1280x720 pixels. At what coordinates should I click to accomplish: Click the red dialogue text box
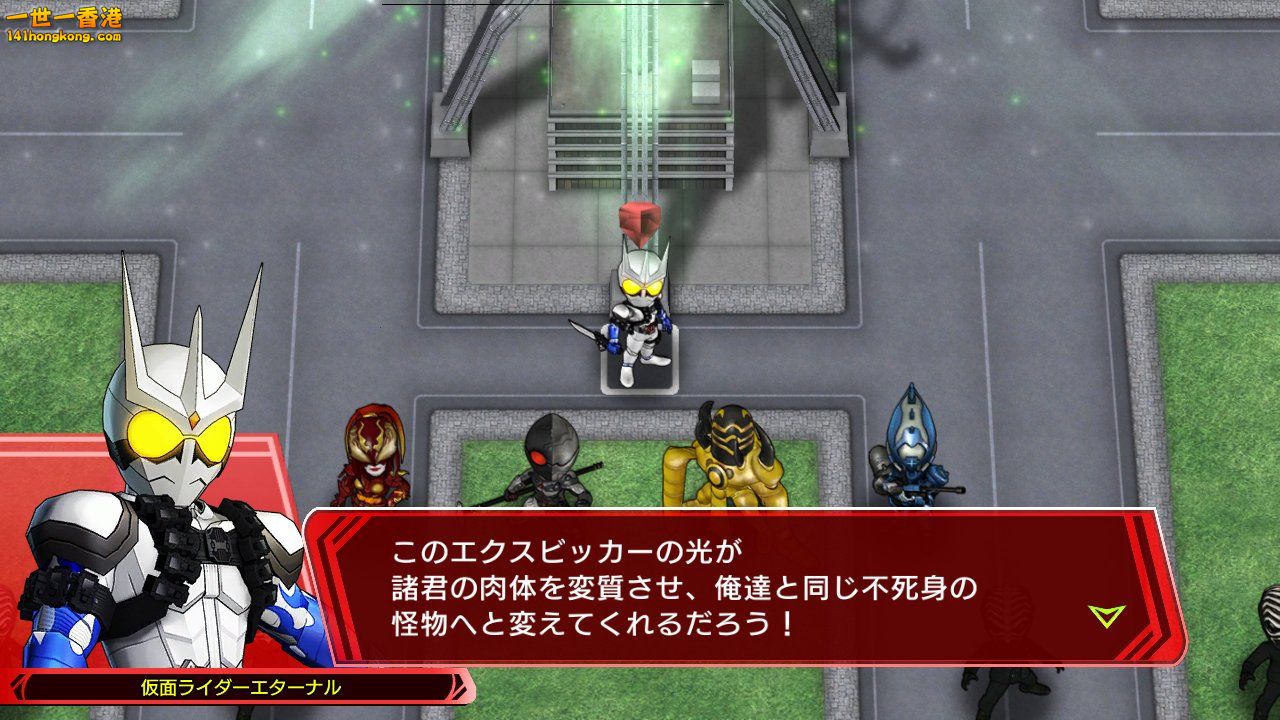point(740,586)
